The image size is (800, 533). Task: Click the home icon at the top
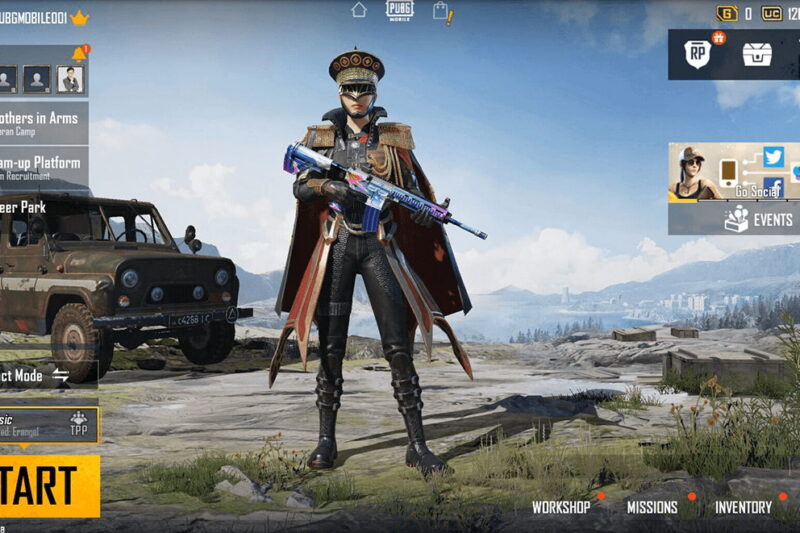[x=359, y=10]
